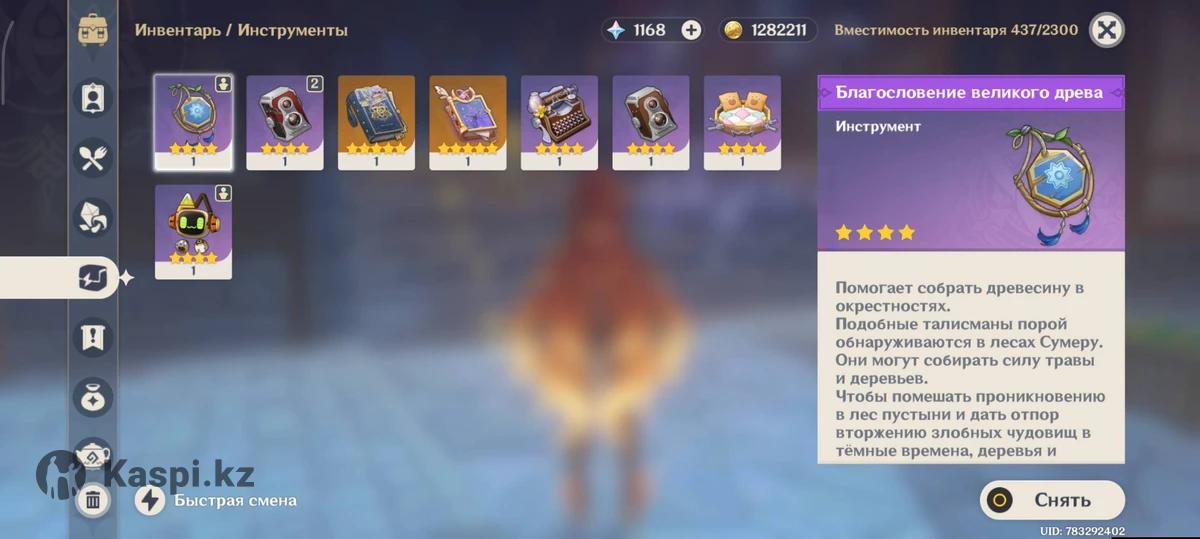Choose the tray of pink and white sweets slot
1200x539 pixels.
click(x=742, y=122)
